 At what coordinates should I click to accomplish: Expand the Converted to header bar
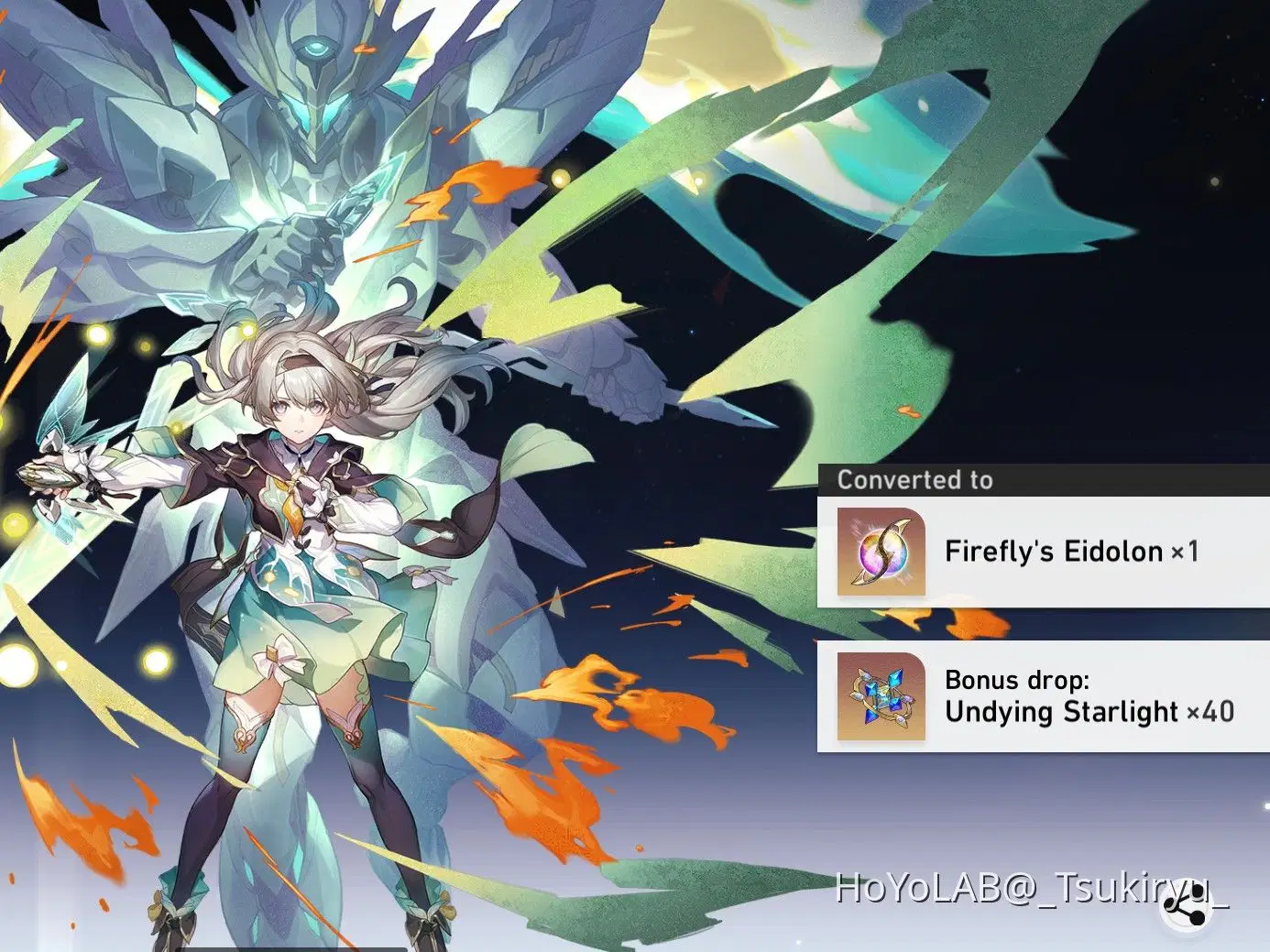(x=1045, y=480)
